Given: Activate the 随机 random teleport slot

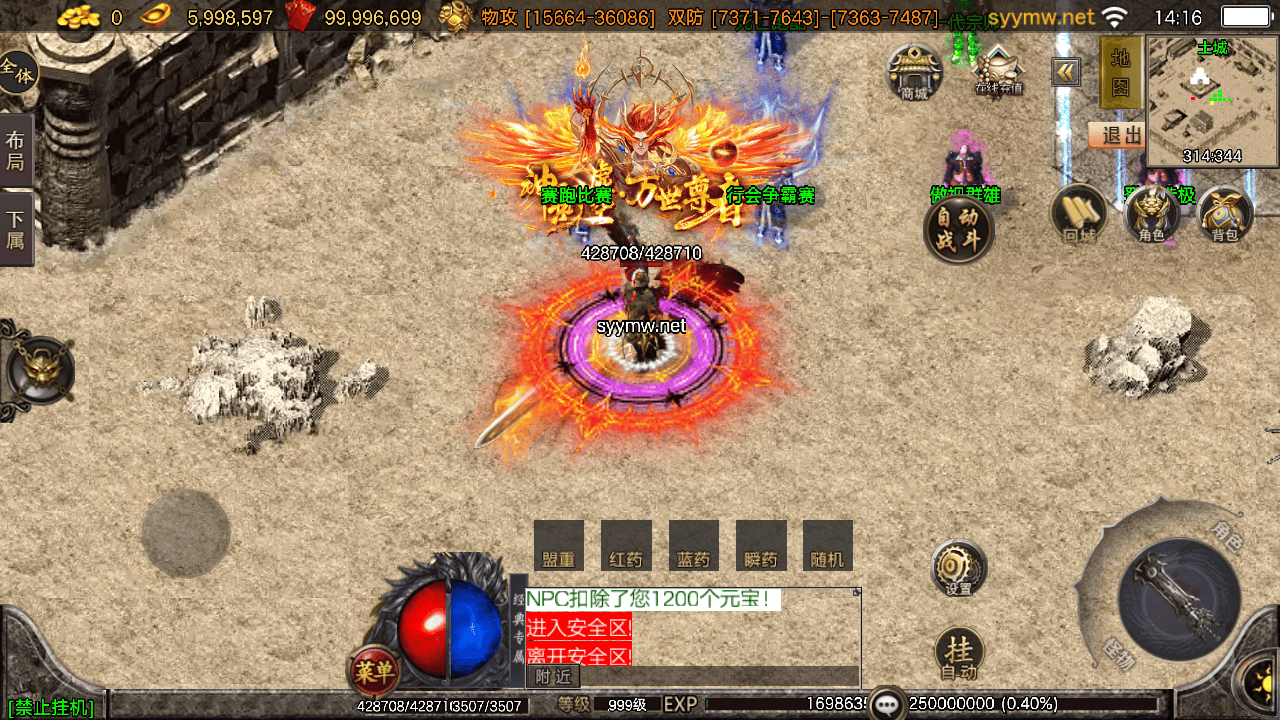Looking at the screenshot, I should point(828,546).
